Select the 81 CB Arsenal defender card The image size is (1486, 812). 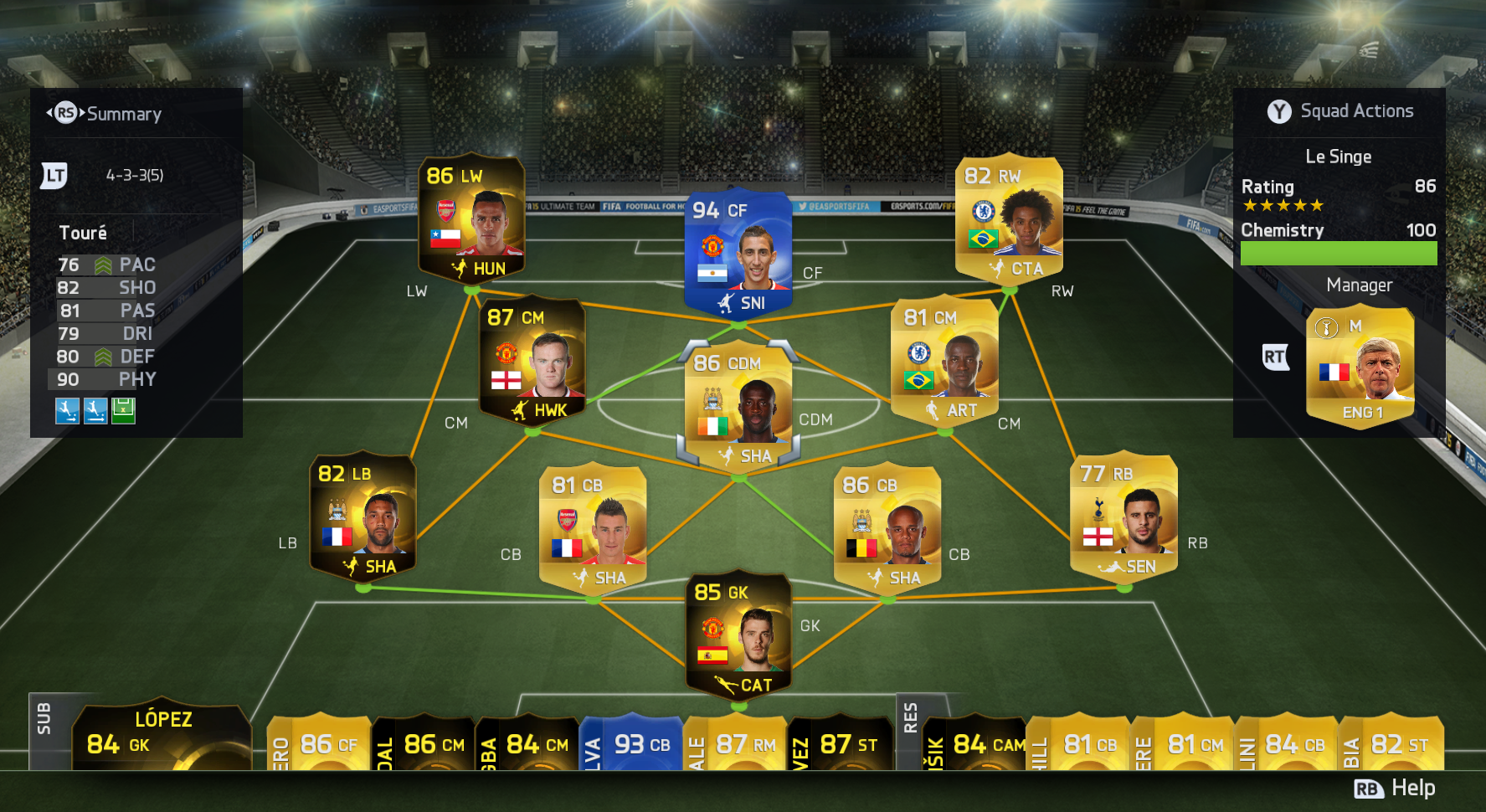pyautogui.click(x=593, y=529)
